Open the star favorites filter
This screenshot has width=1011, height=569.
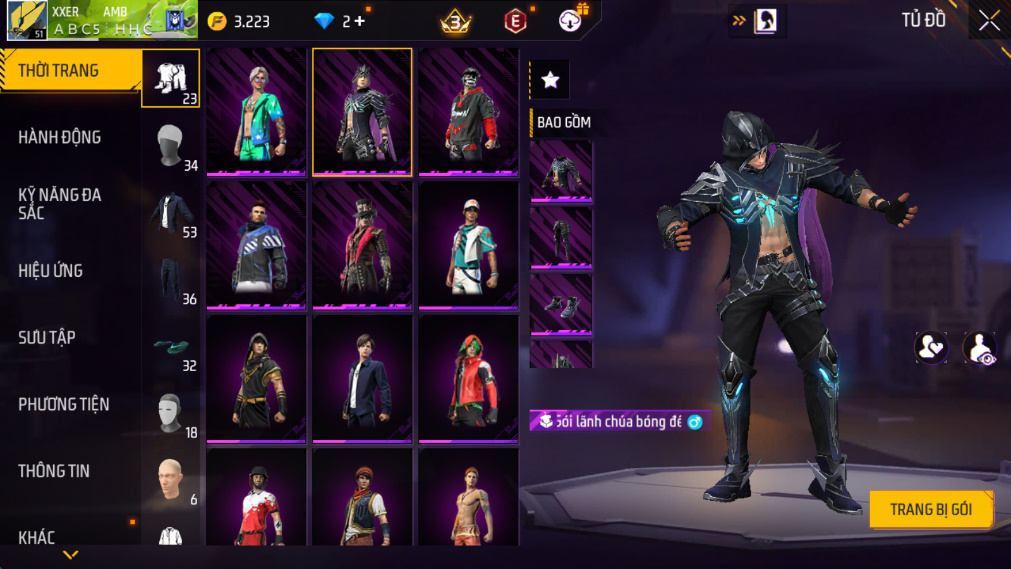point(549,81)
